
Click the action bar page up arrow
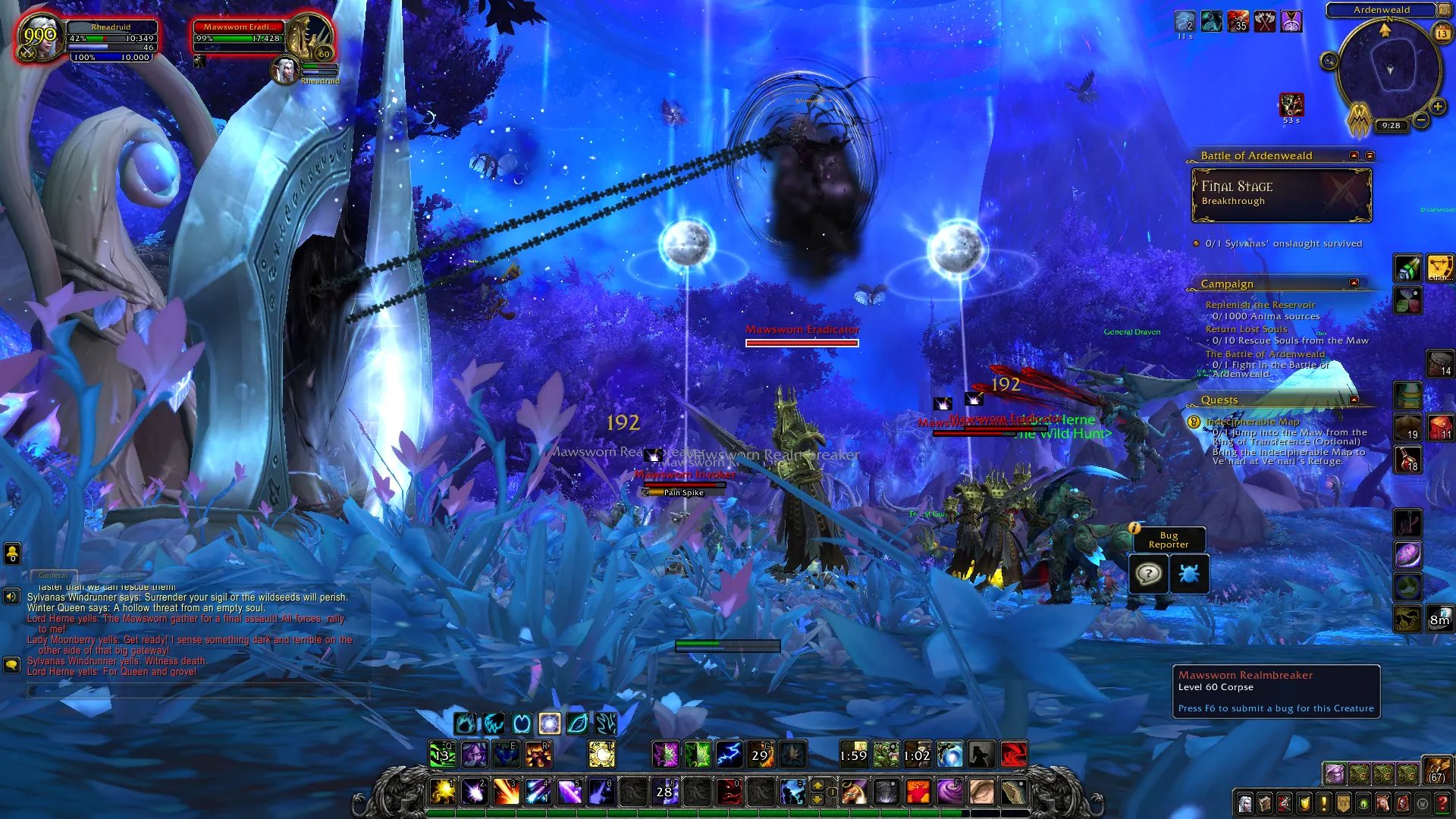coord(817,786)
